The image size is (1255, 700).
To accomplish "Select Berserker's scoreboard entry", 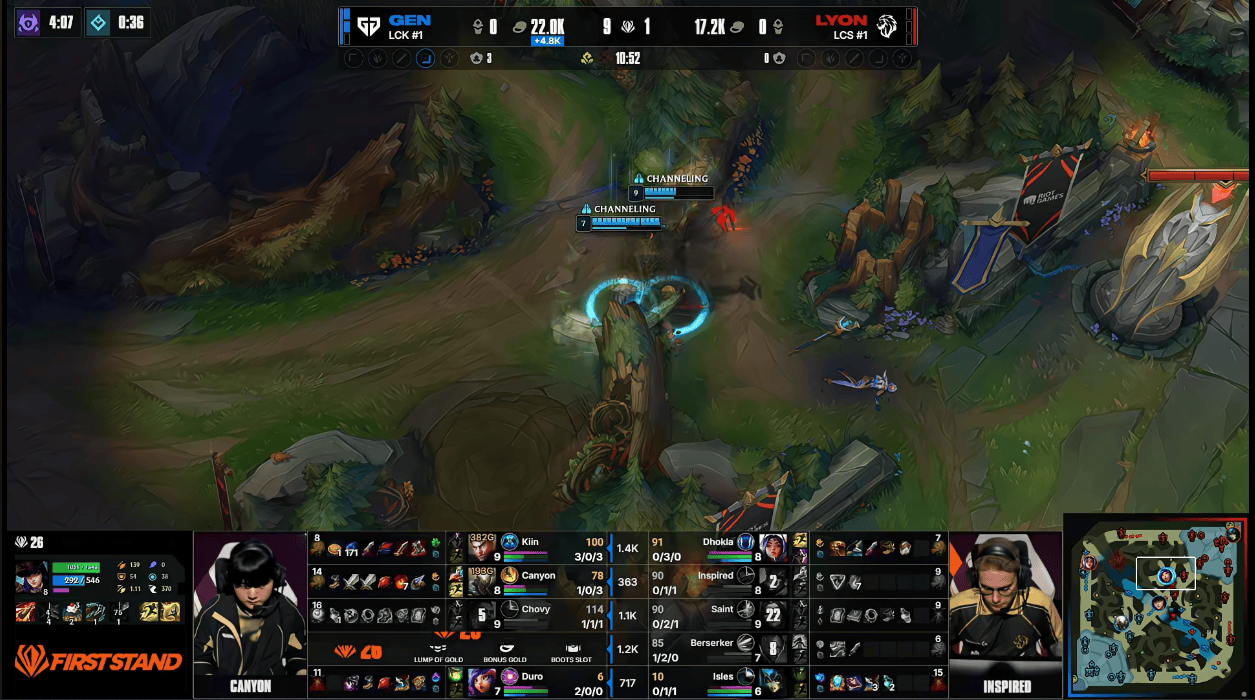I will (x=720, y=648).
